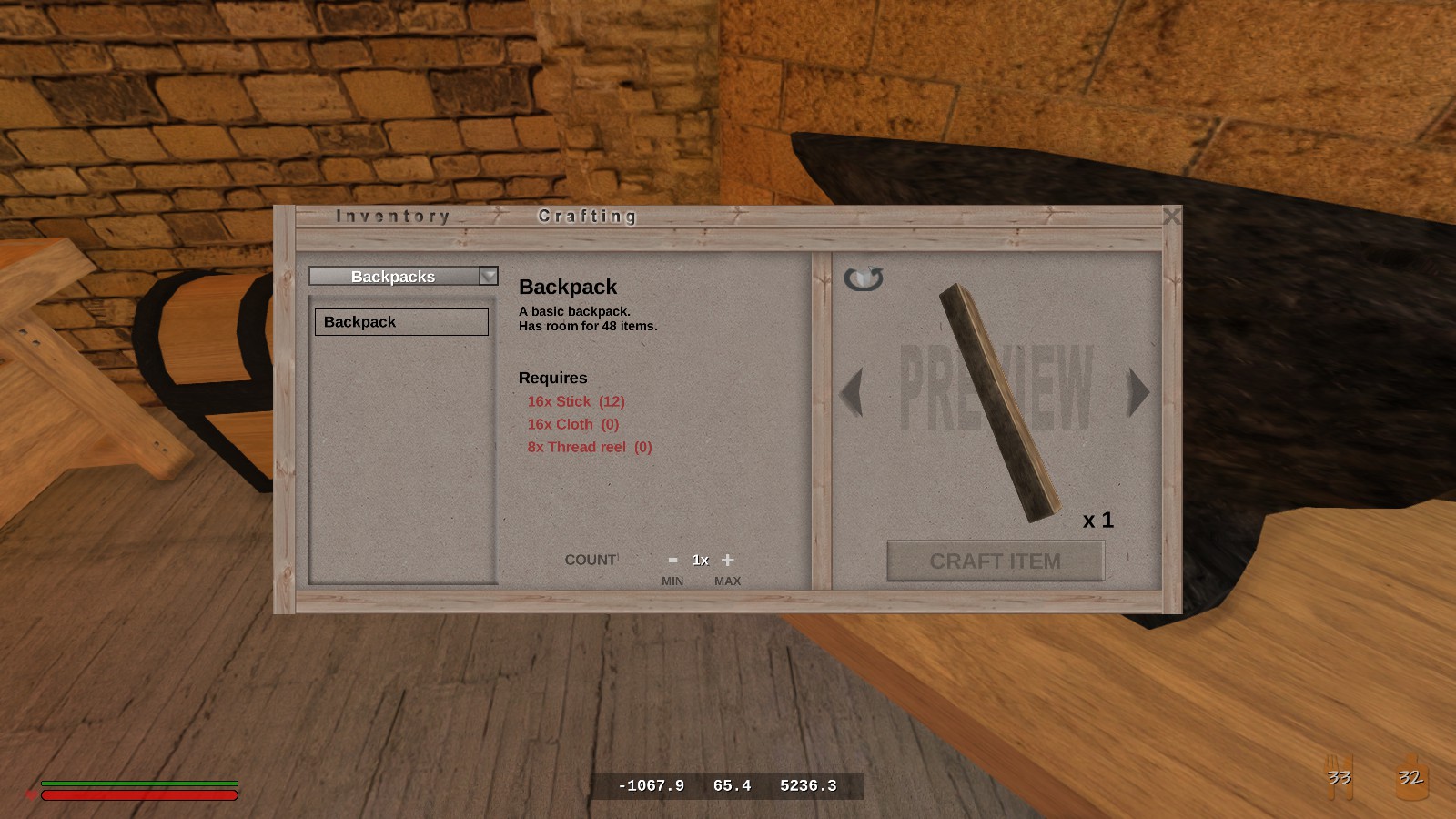Click the rotate preview icon
The width and height of the screenshot is (1456, 819).
coord(863,278)
